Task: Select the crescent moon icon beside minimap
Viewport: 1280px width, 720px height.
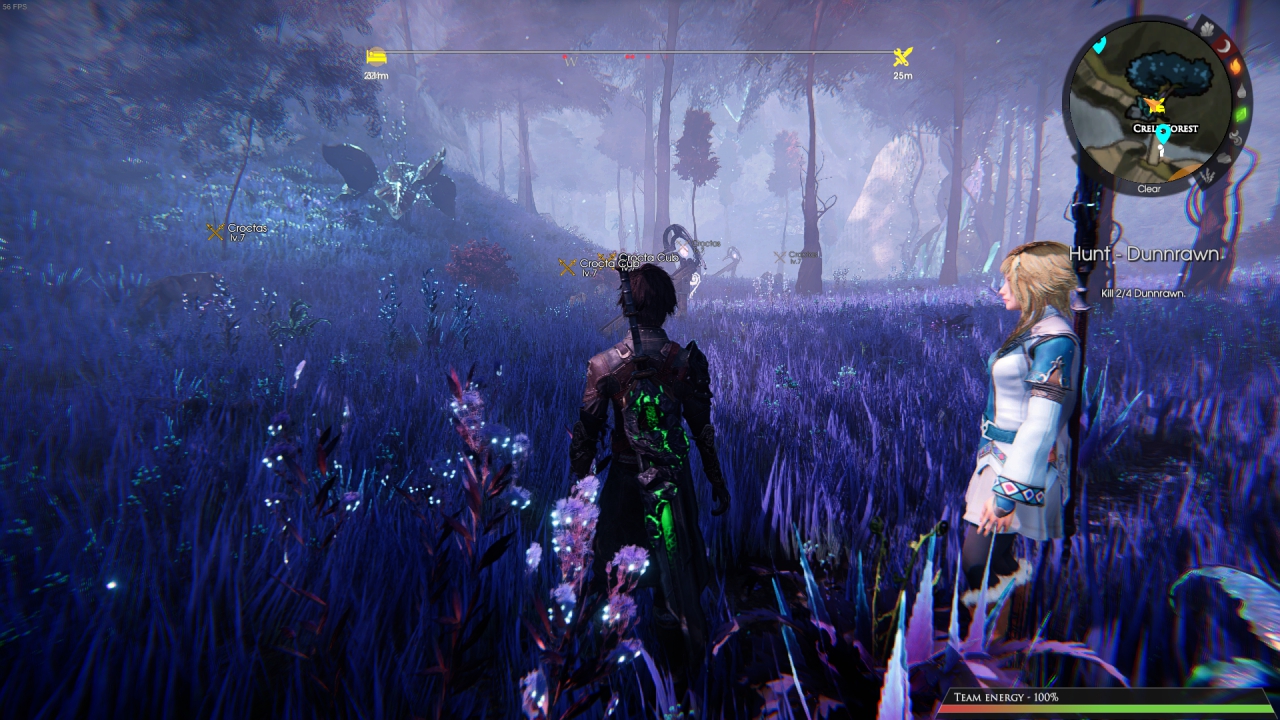Action: click(x=1224, y=46)
